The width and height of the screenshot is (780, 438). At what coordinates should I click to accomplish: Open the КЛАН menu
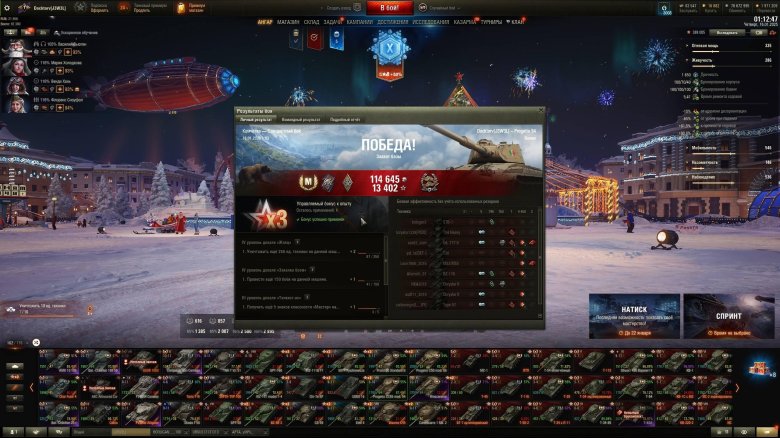coord(517,20)
